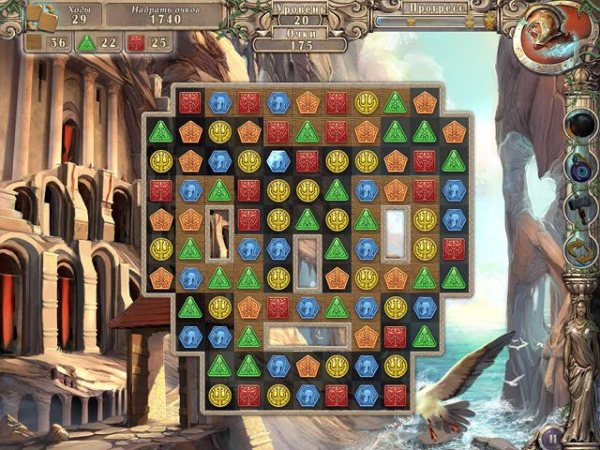The width and height of the screenshot is (600, 450).
Task: Select the hammer power-up
Action: 581,205
